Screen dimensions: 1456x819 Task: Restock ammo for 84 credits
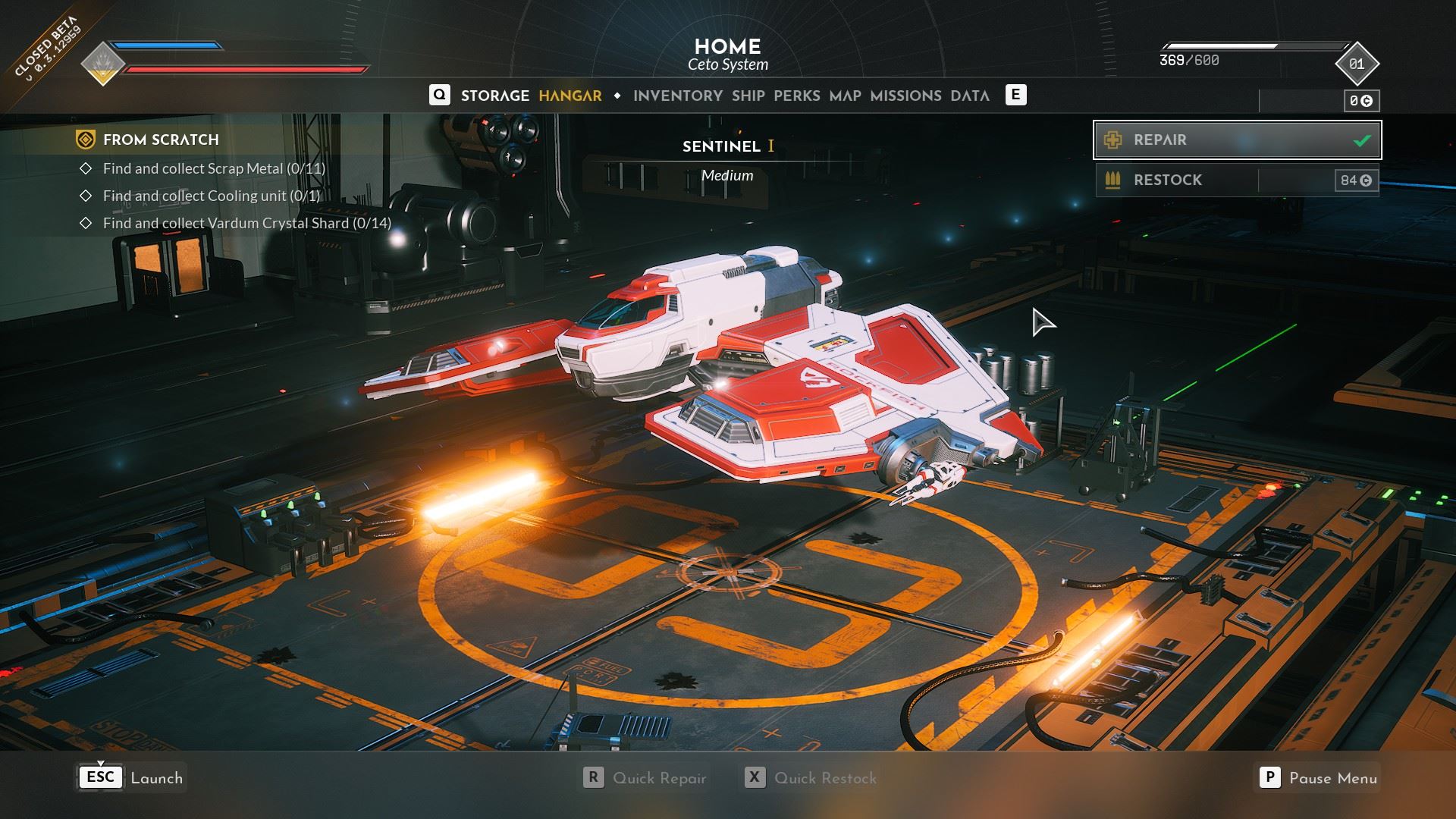pyautogui.click(x=1237, y=180)
